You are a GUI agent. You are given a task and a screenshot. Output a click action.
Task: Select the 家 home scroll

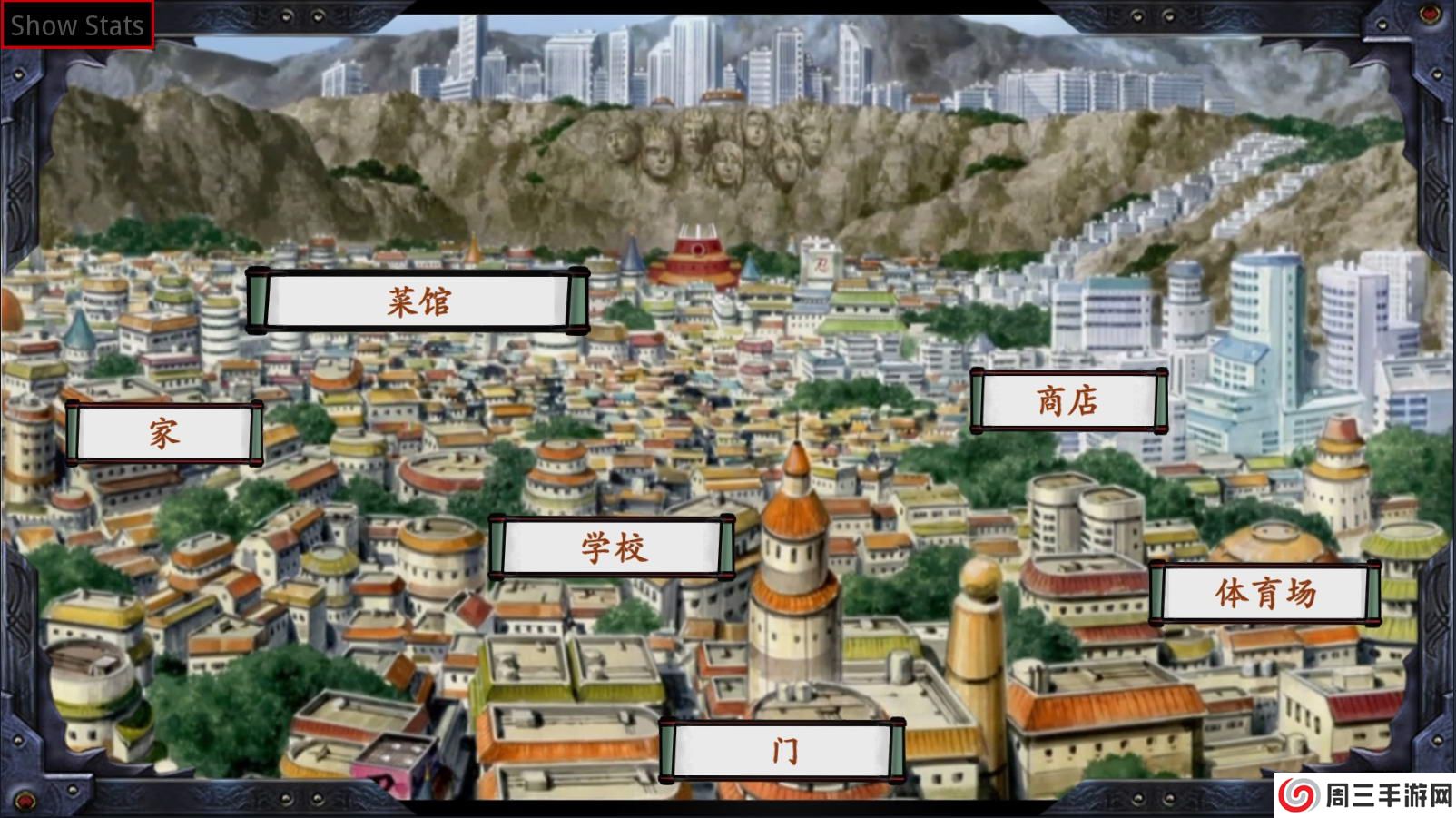[164, 434]
